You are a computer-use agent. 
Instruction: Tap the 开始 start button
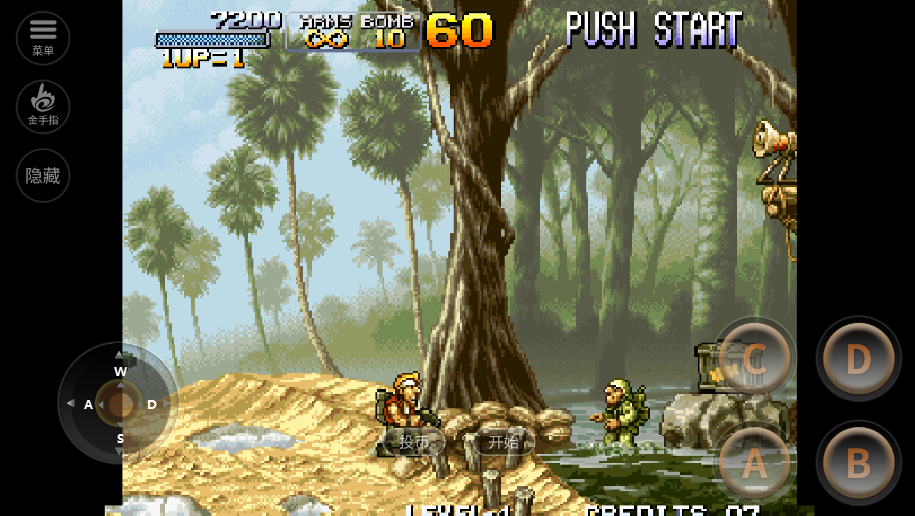pyautogui.click(x=504, y=441)
